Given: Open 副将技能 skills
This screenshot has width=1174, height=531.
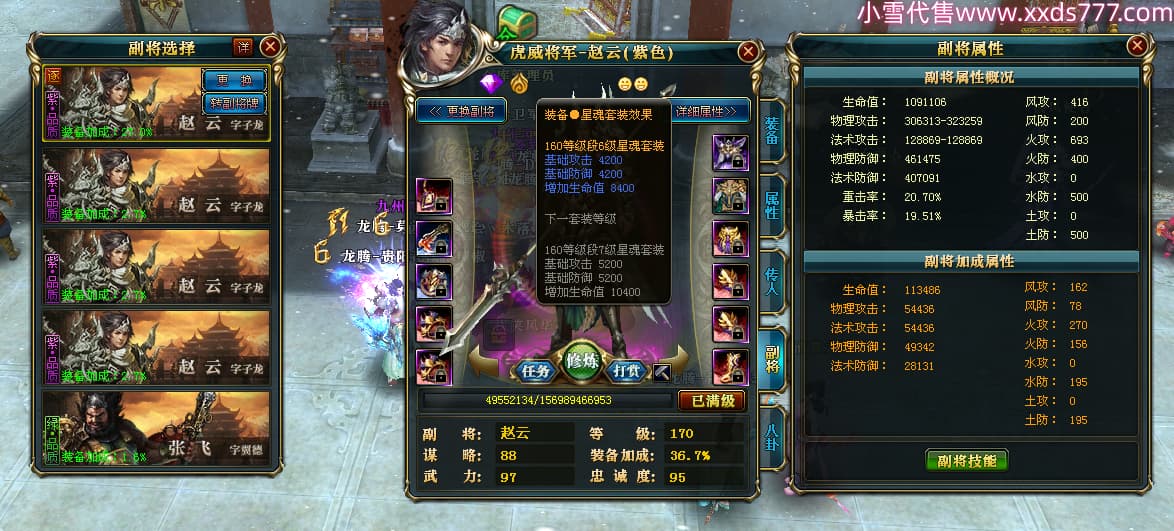Looking at the screenshot, I should (x=966, y=460).
